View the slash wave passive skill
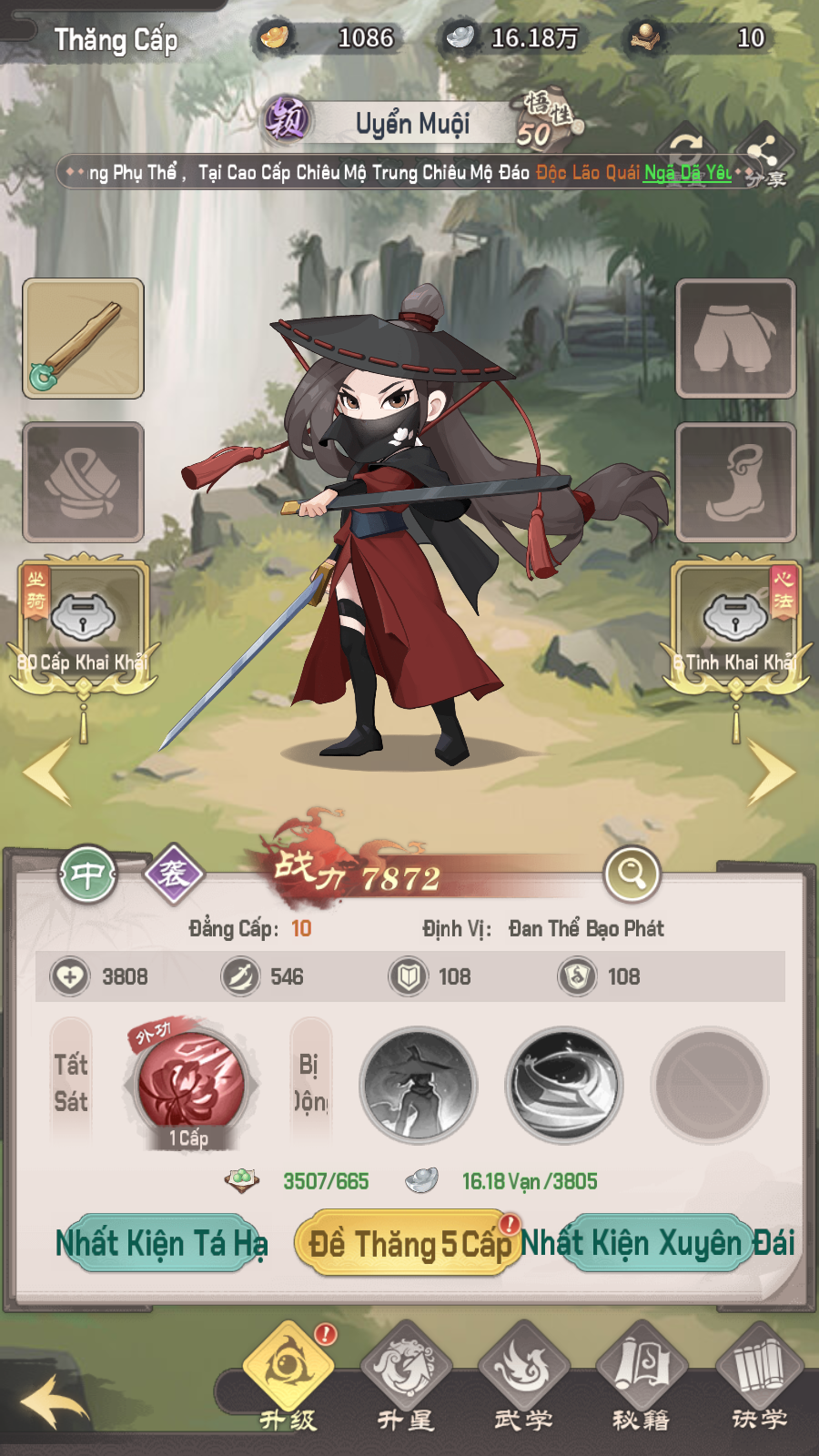 tap(564, 1085)
